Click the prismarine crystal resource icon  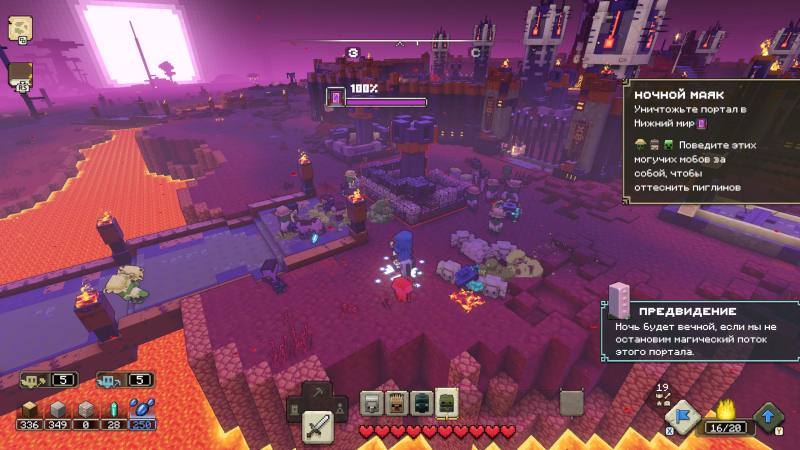(114, 409)
